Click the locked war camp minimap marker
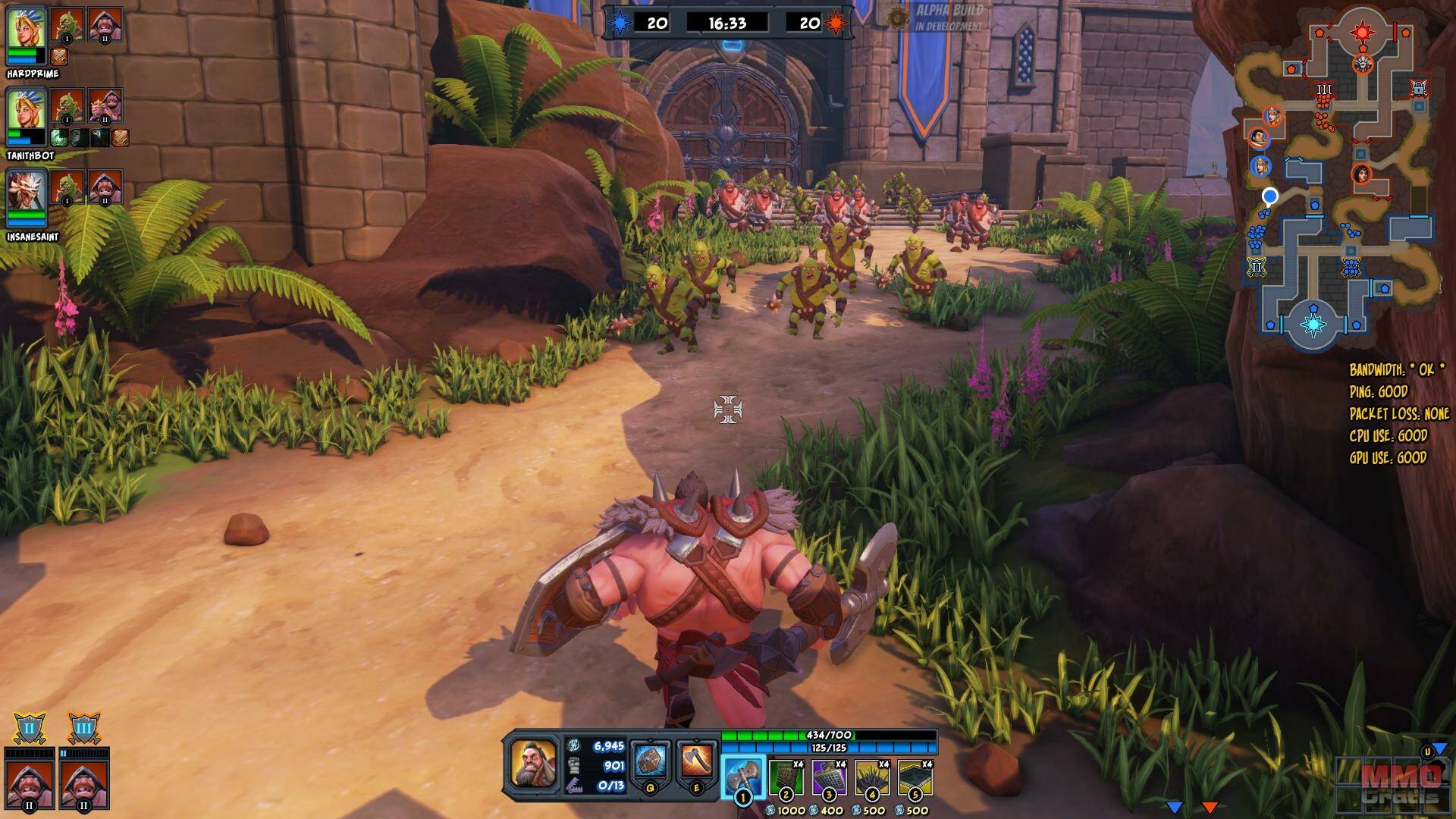1456x819 pixels. 1419,89
